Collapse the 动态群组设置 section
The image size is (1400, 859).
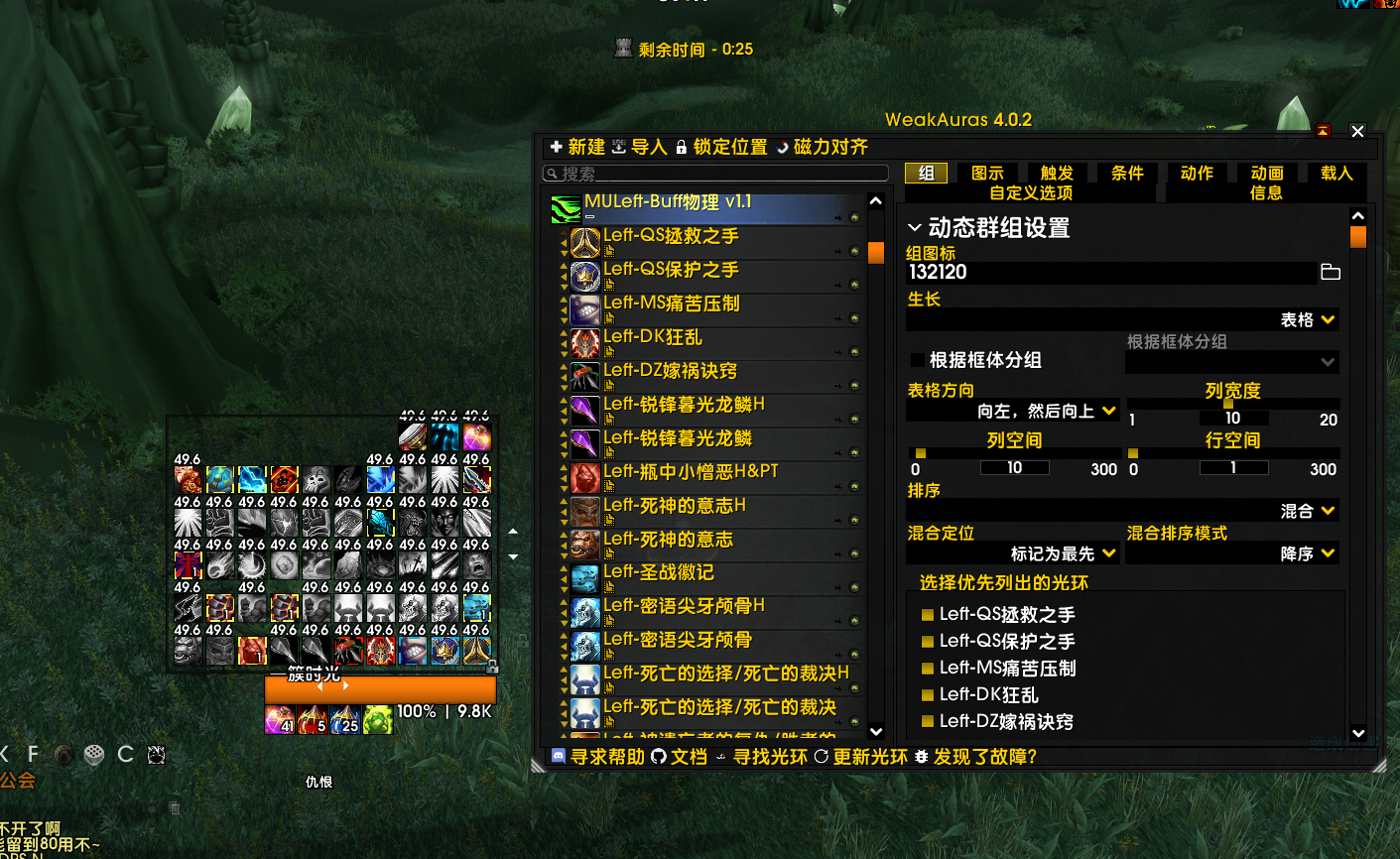click(915, 226)
